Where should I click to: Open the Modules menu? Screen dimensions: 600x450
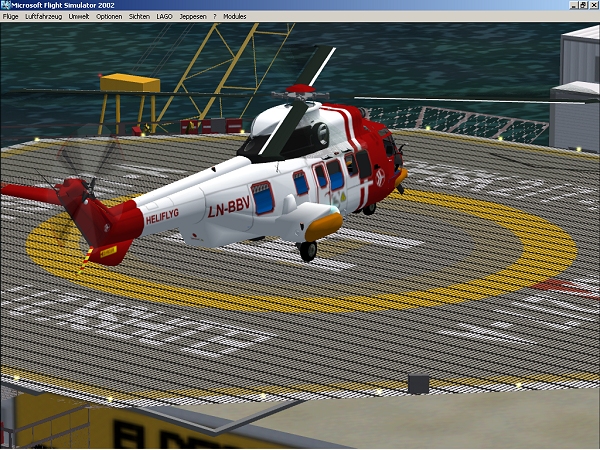(234, 17)
